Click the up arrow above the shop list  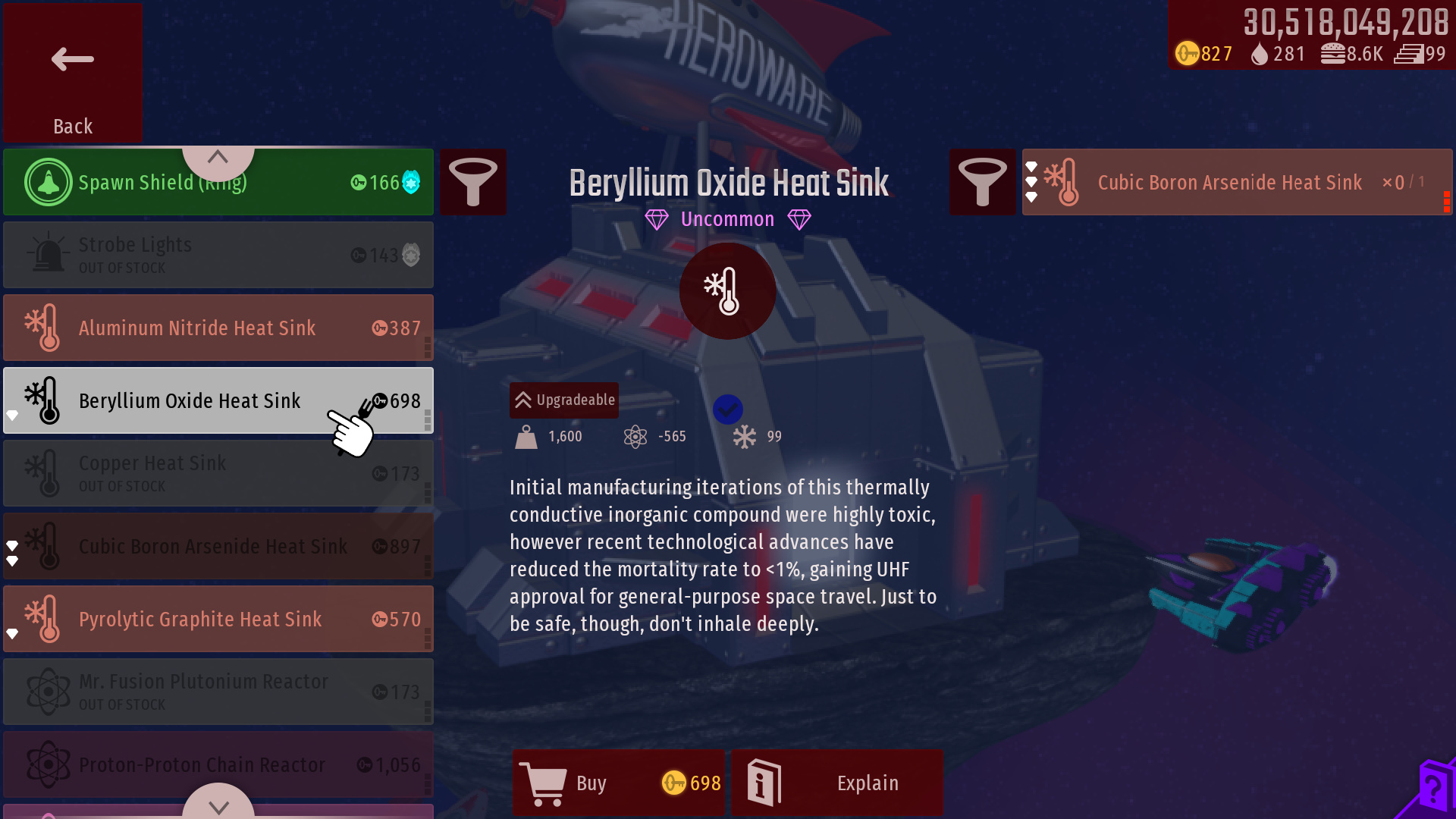pyautogui.click(x=218, y=158)
